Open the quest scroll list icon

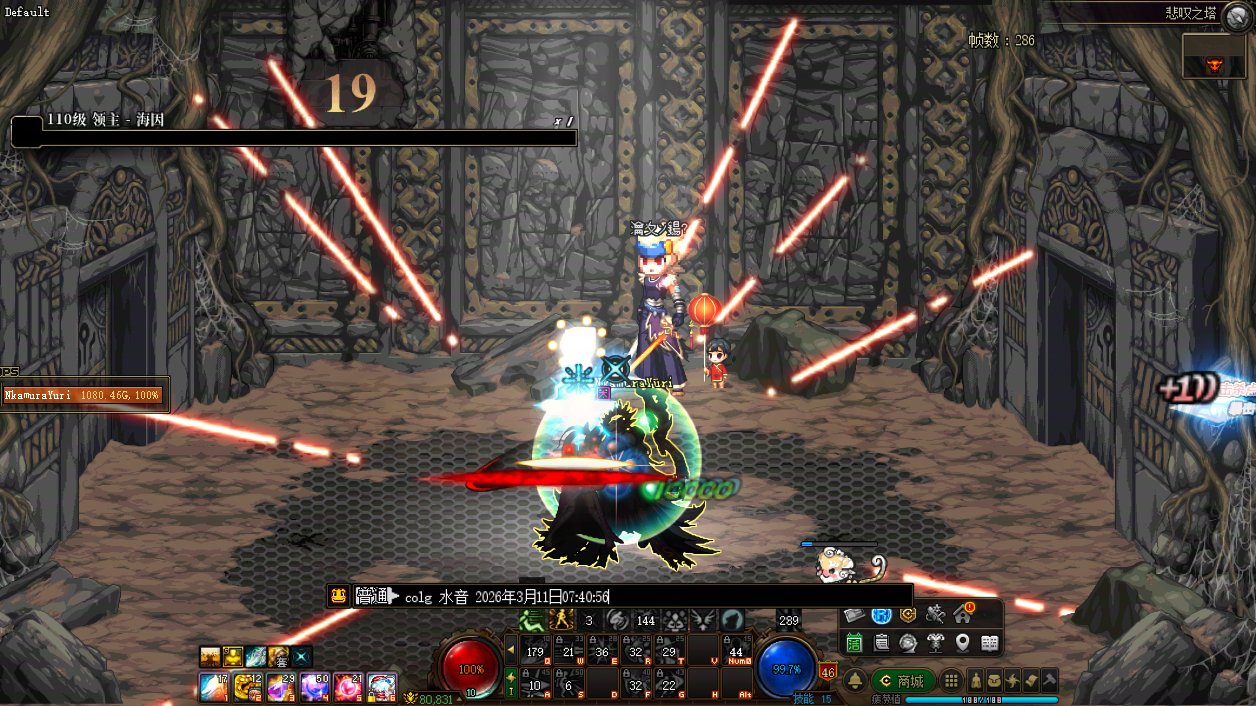882,643
